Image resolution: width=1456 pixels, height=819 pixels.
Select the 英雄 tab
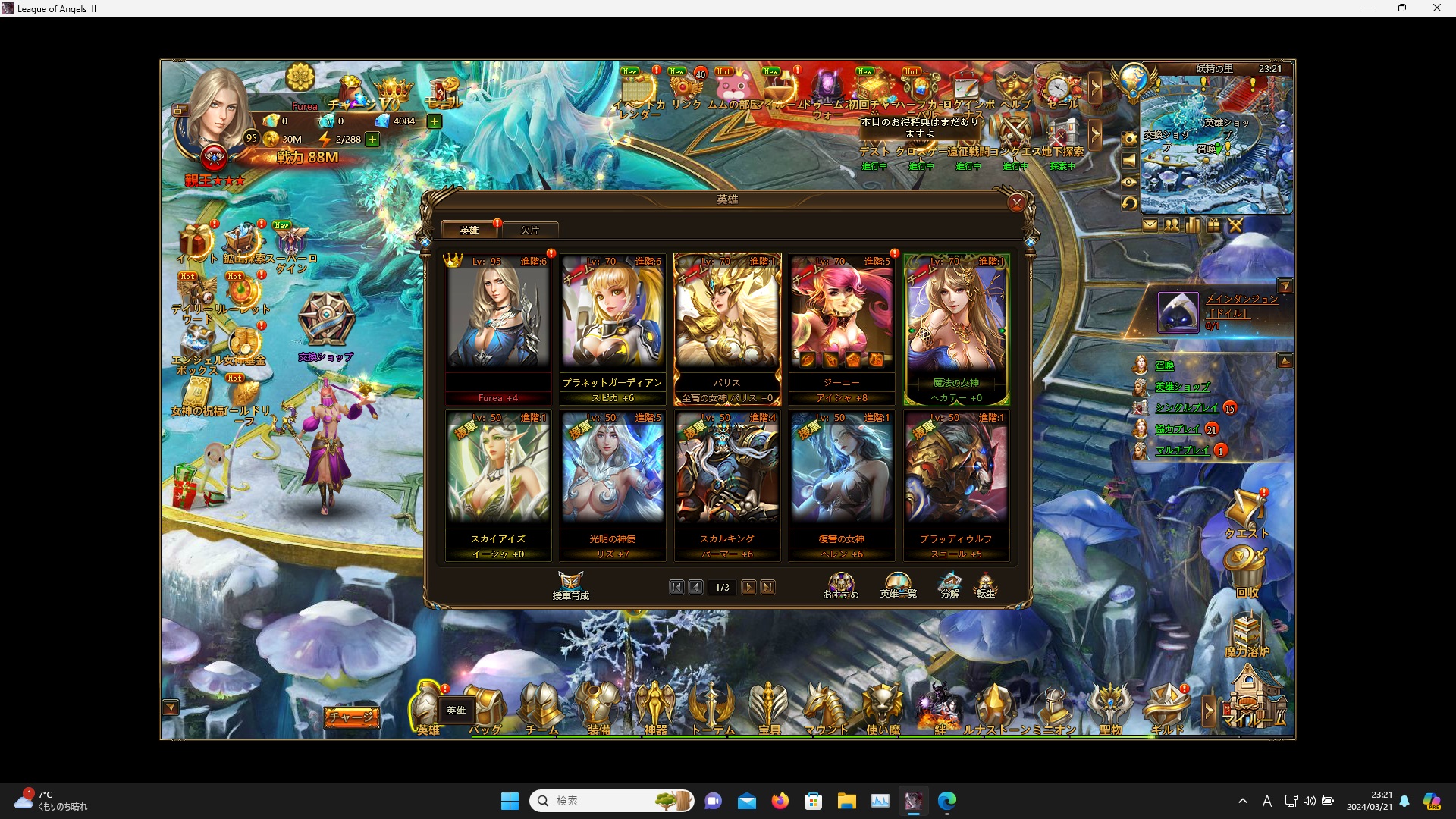click(469, 229)
